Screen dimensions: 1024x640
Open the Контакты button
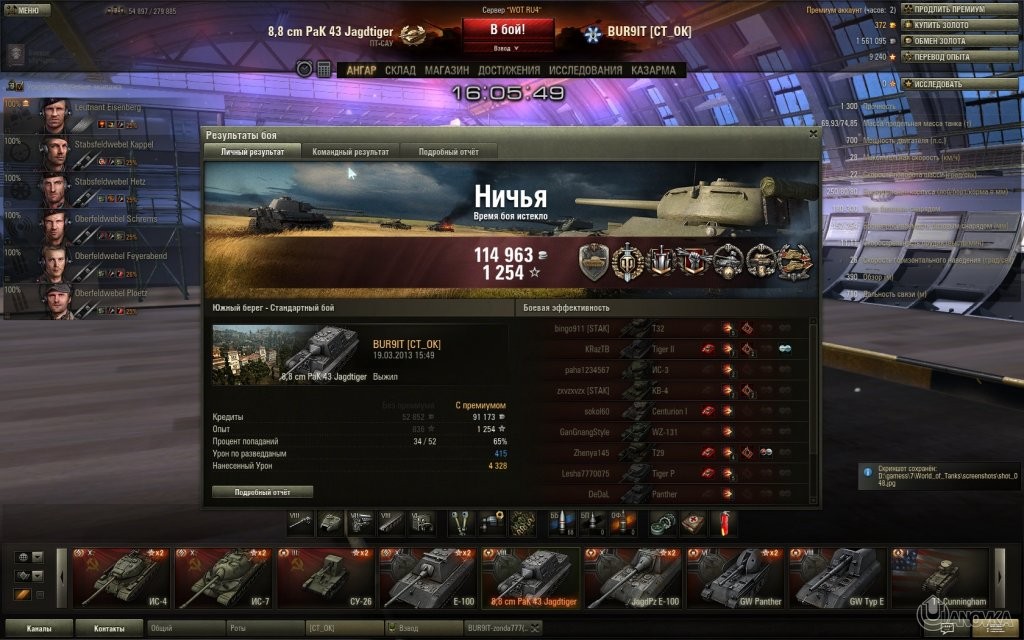pyautogui.click(x=110, y=628)
